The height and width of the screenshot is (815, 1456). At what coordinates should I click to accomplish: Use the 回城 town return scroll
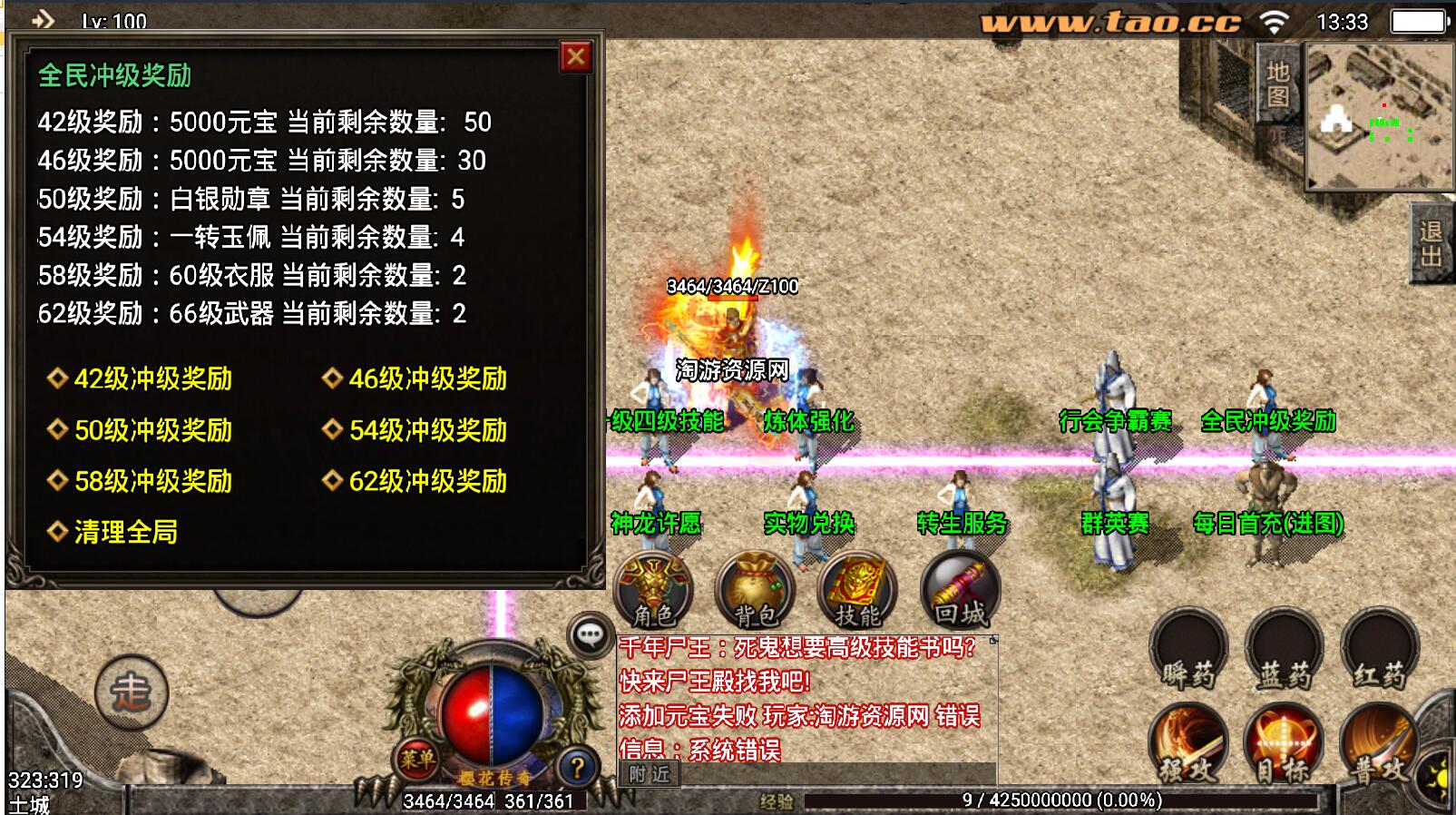(x=960, y=592)
